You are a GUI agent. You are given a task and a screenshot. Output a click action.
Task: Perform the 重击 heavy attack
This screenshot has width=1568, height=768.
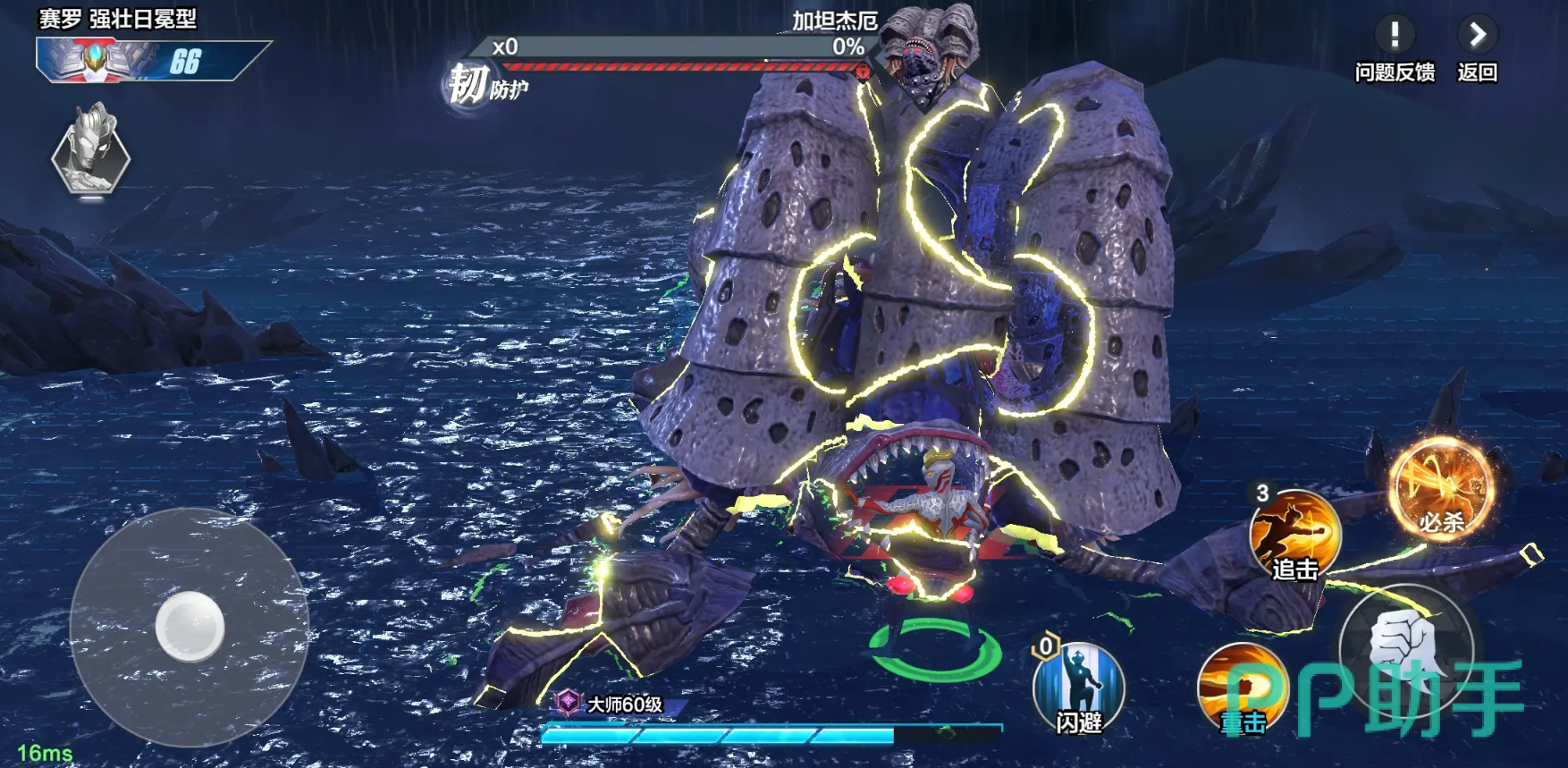click(1242, 687)
